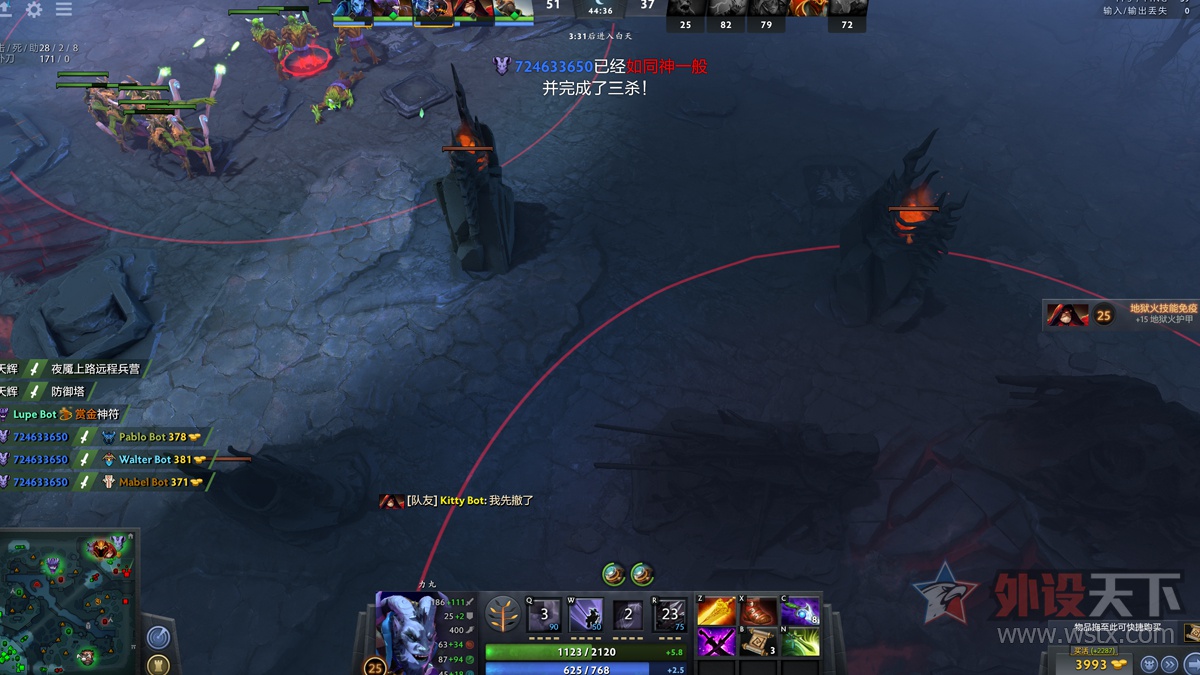Cast the Q Smoke Screen ability
The height and width of the screenshot is (675, 1200).
point(544,614)
